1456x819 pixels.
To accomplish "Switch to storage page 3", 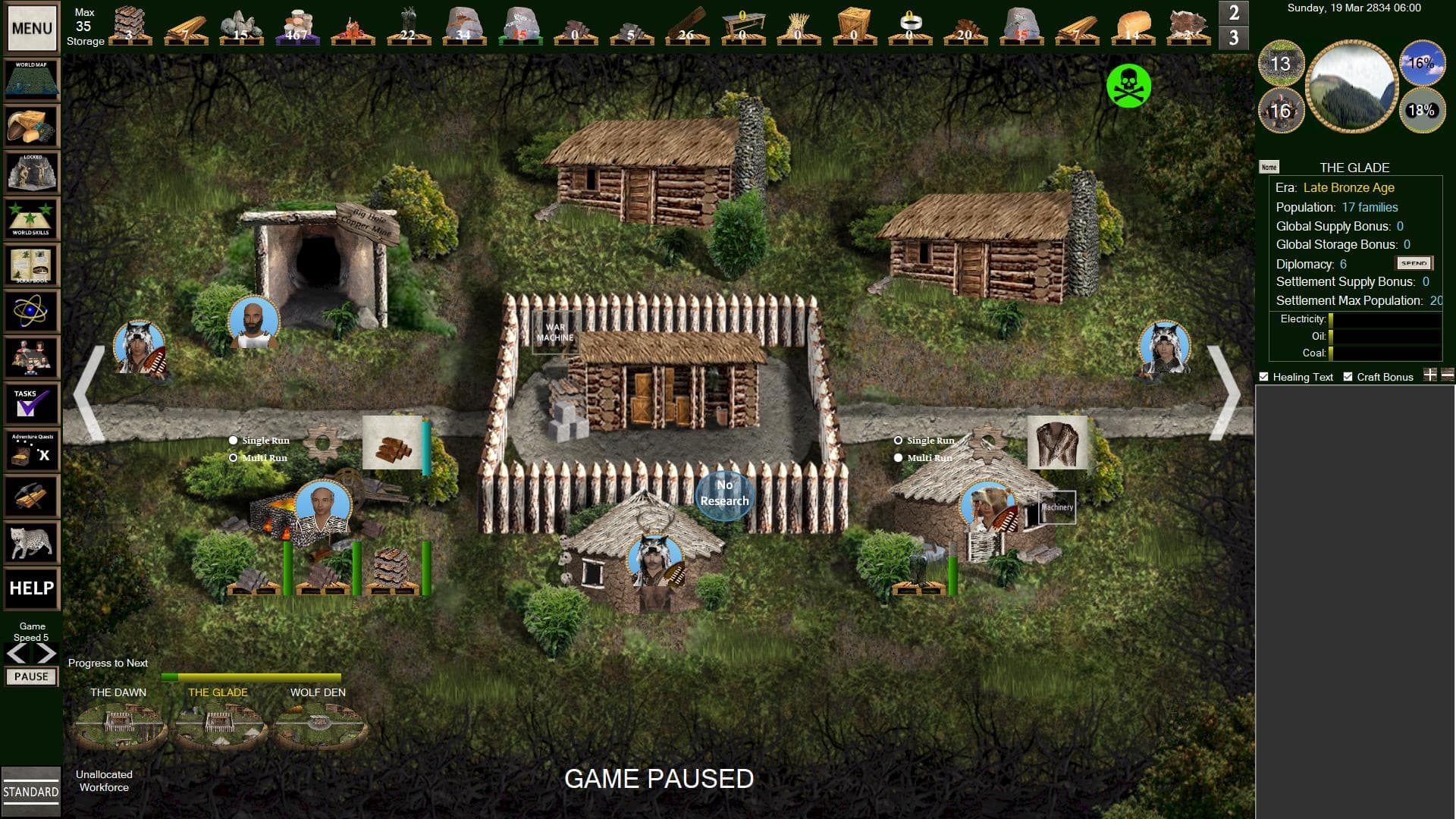I will [1234, 37].
